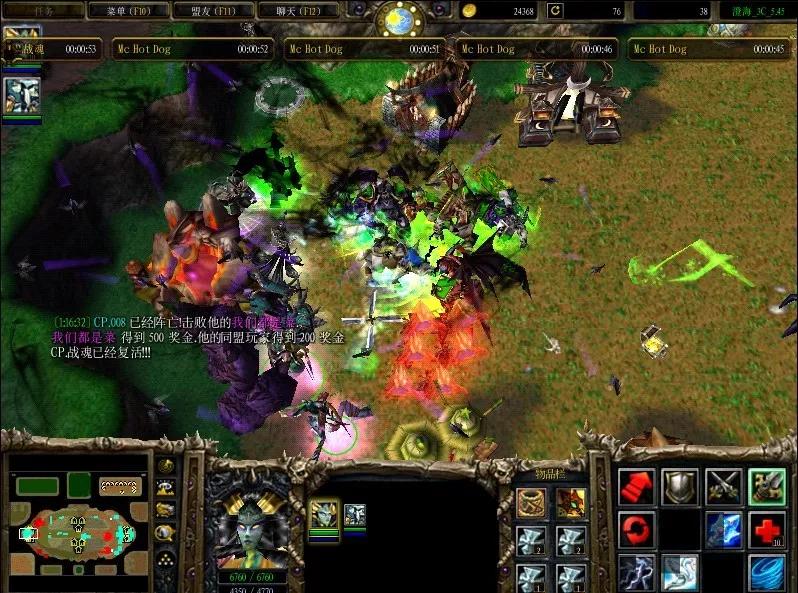Choose the red circular arrows command

pos(636,529)
